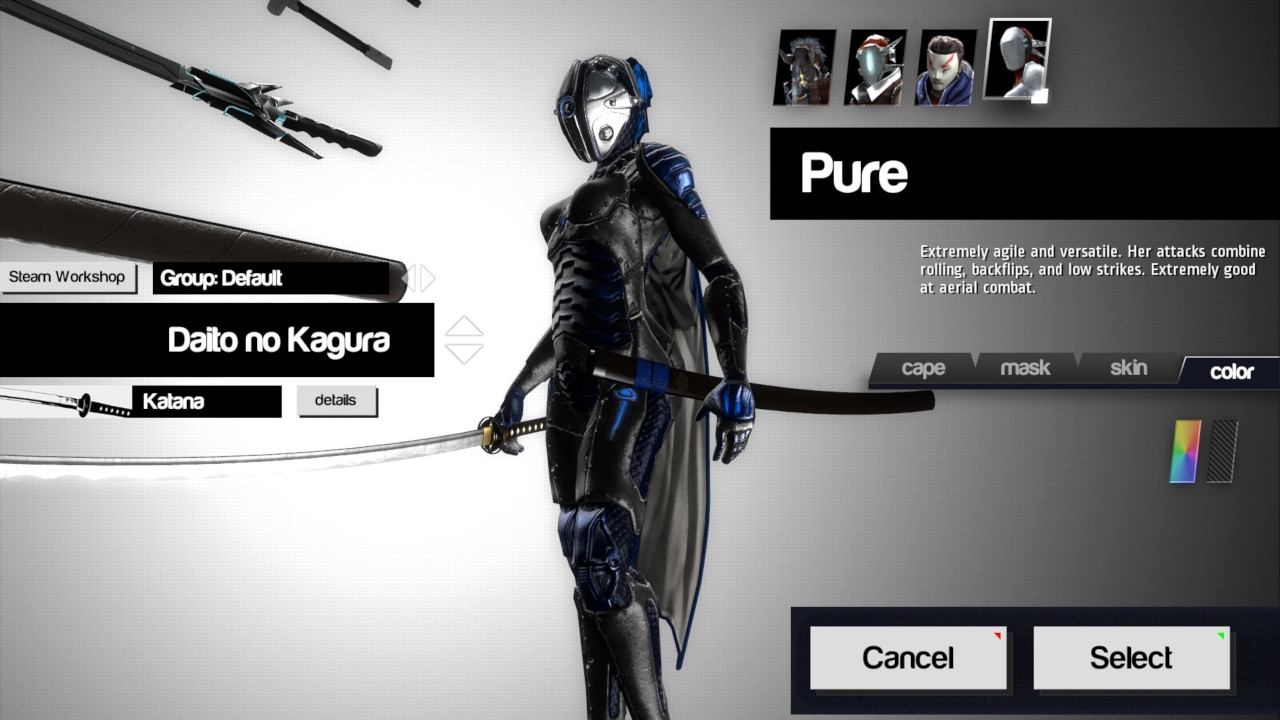
Task: Open details for Daito no Kagura
Action: click(x=337, y=401)
